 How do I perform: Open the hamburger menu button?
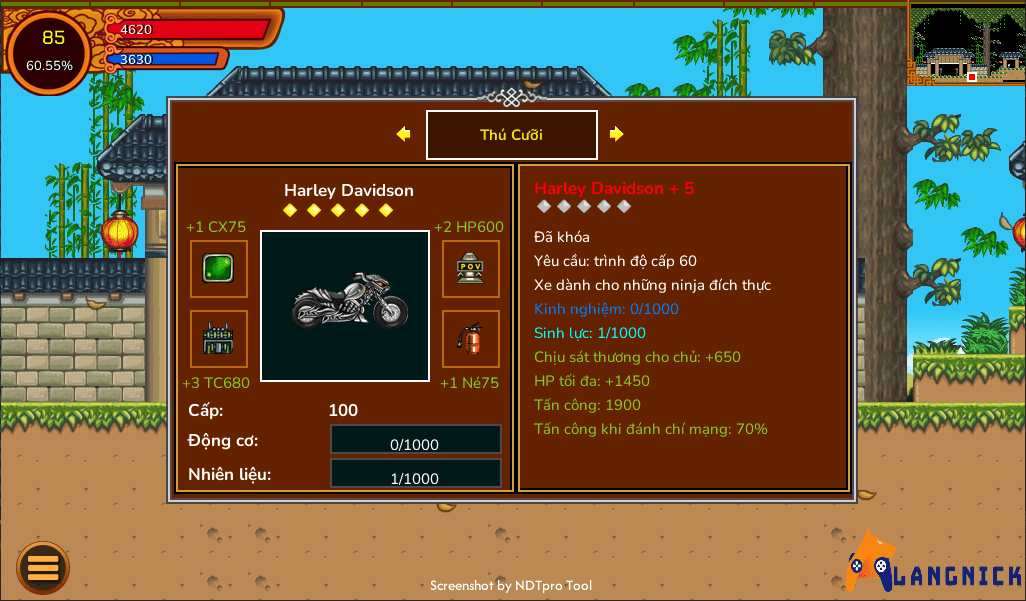pos(43,568)
